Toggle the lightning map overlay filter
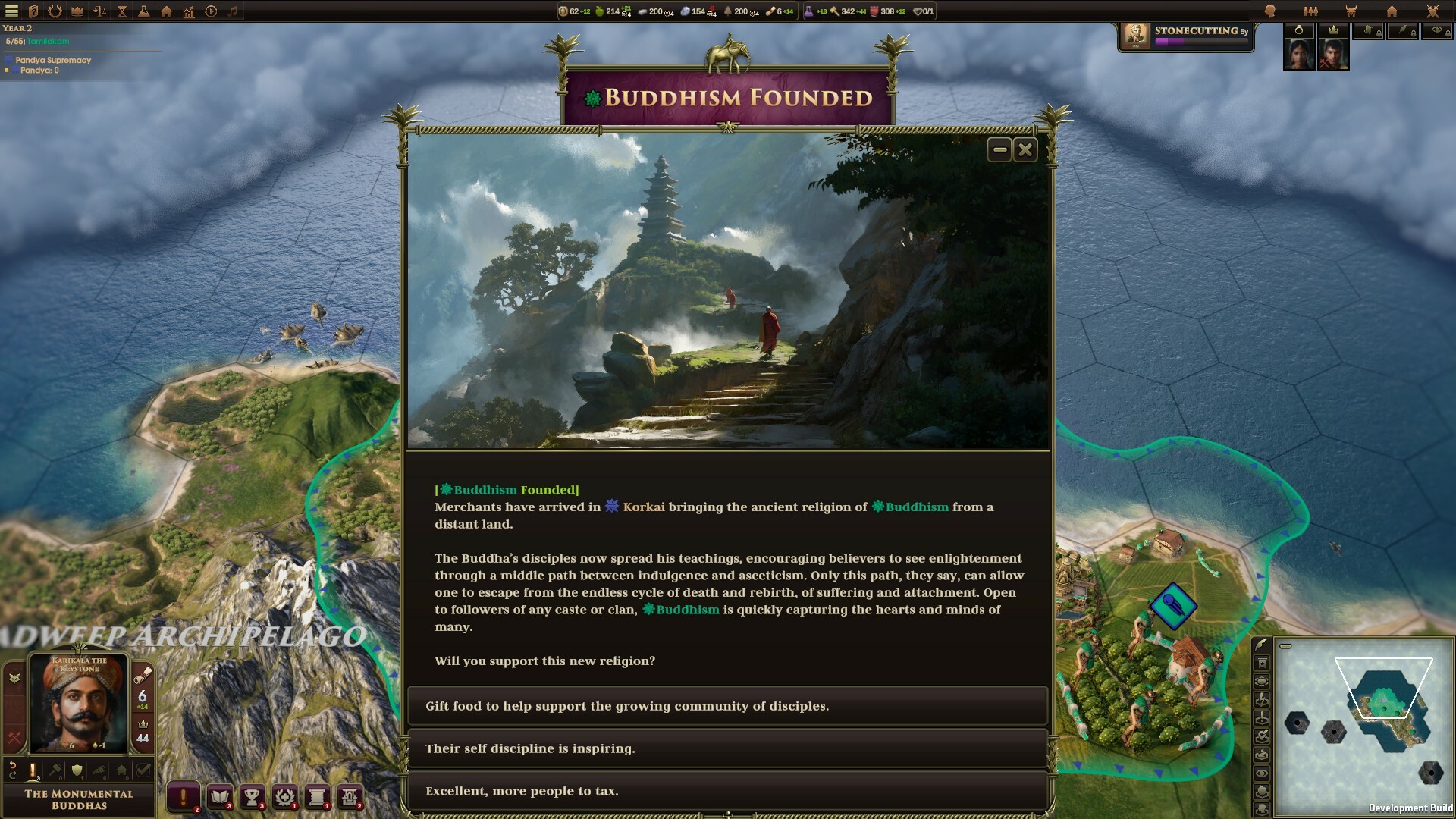 coord(1262,699)
